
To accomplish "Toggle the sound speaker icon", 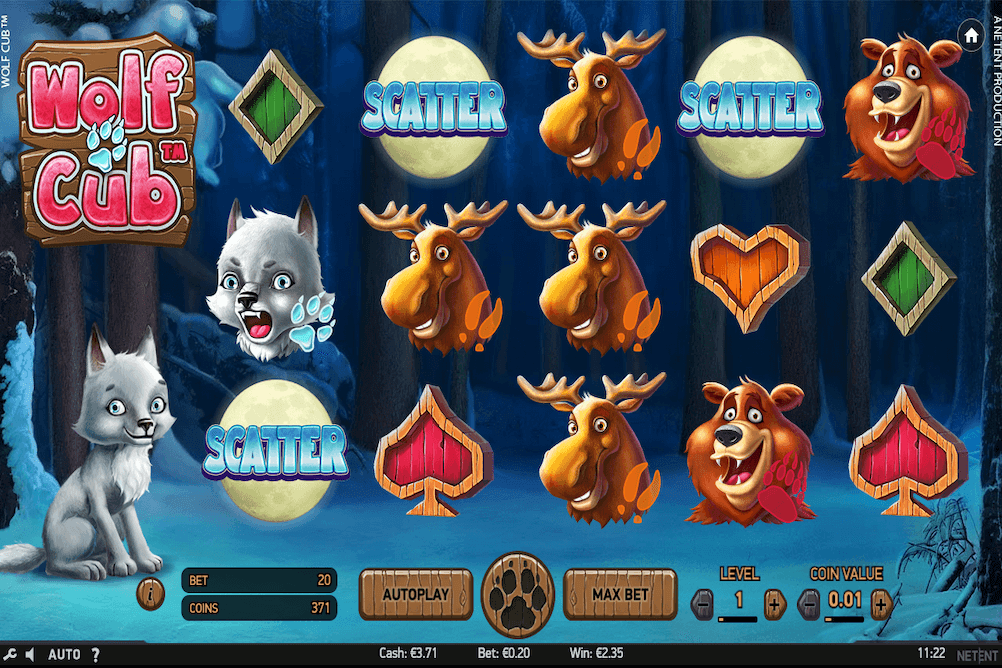I will (x=30, y=655).
